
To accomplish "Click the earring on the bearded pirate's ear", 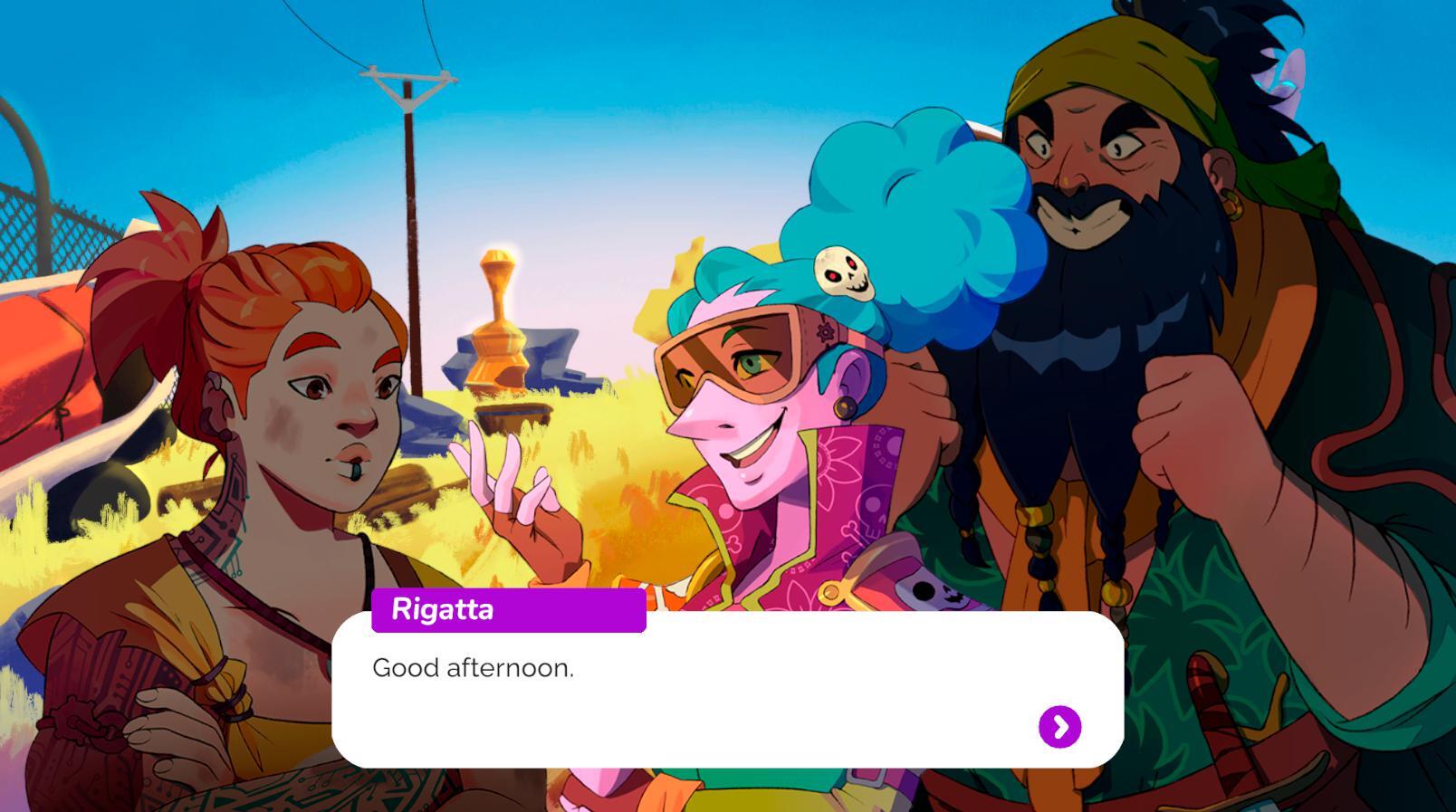I will point(1233,205).
